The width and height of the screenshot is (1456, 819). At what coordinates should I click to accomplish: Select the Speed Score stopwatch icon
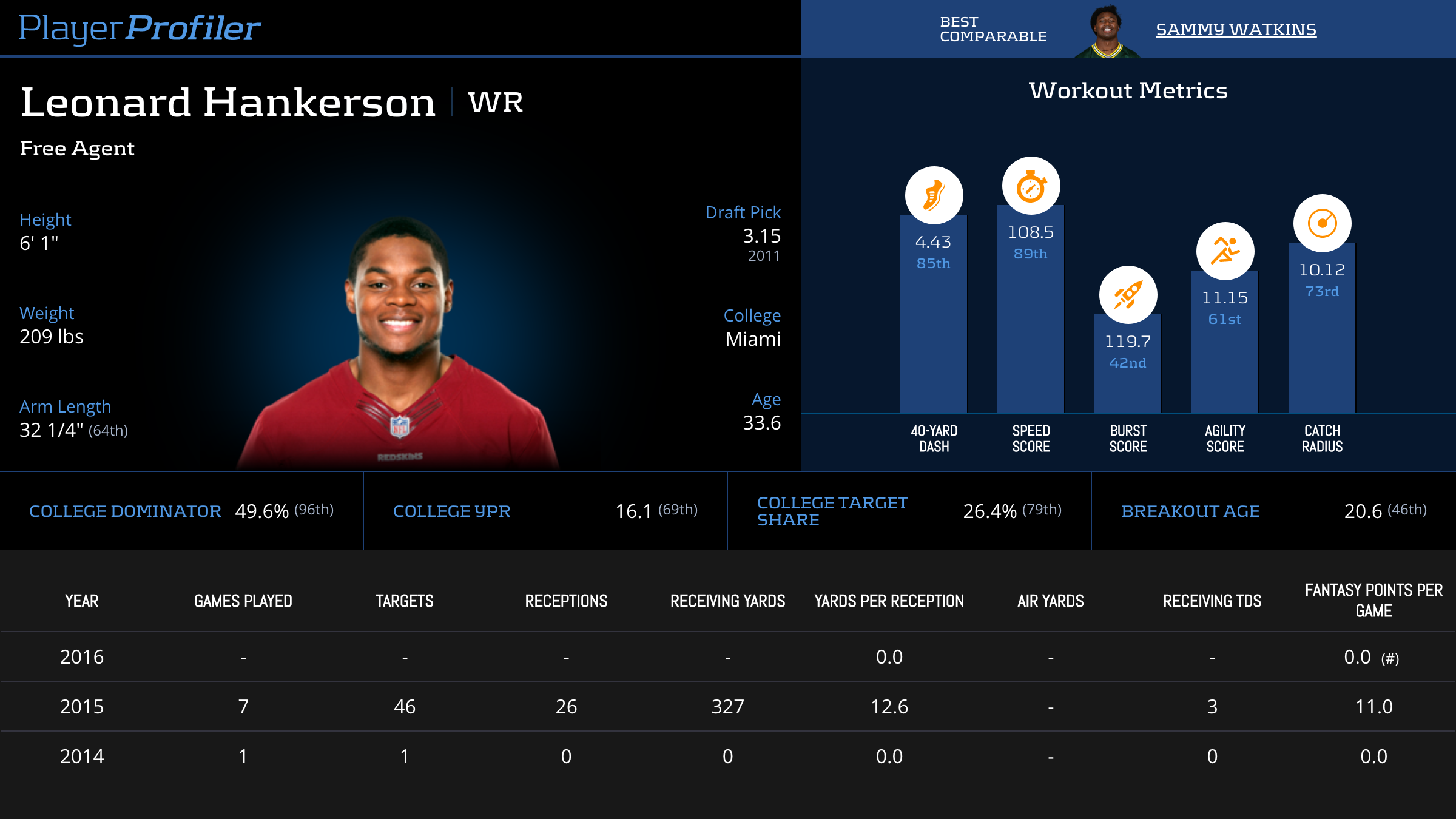1031,186
